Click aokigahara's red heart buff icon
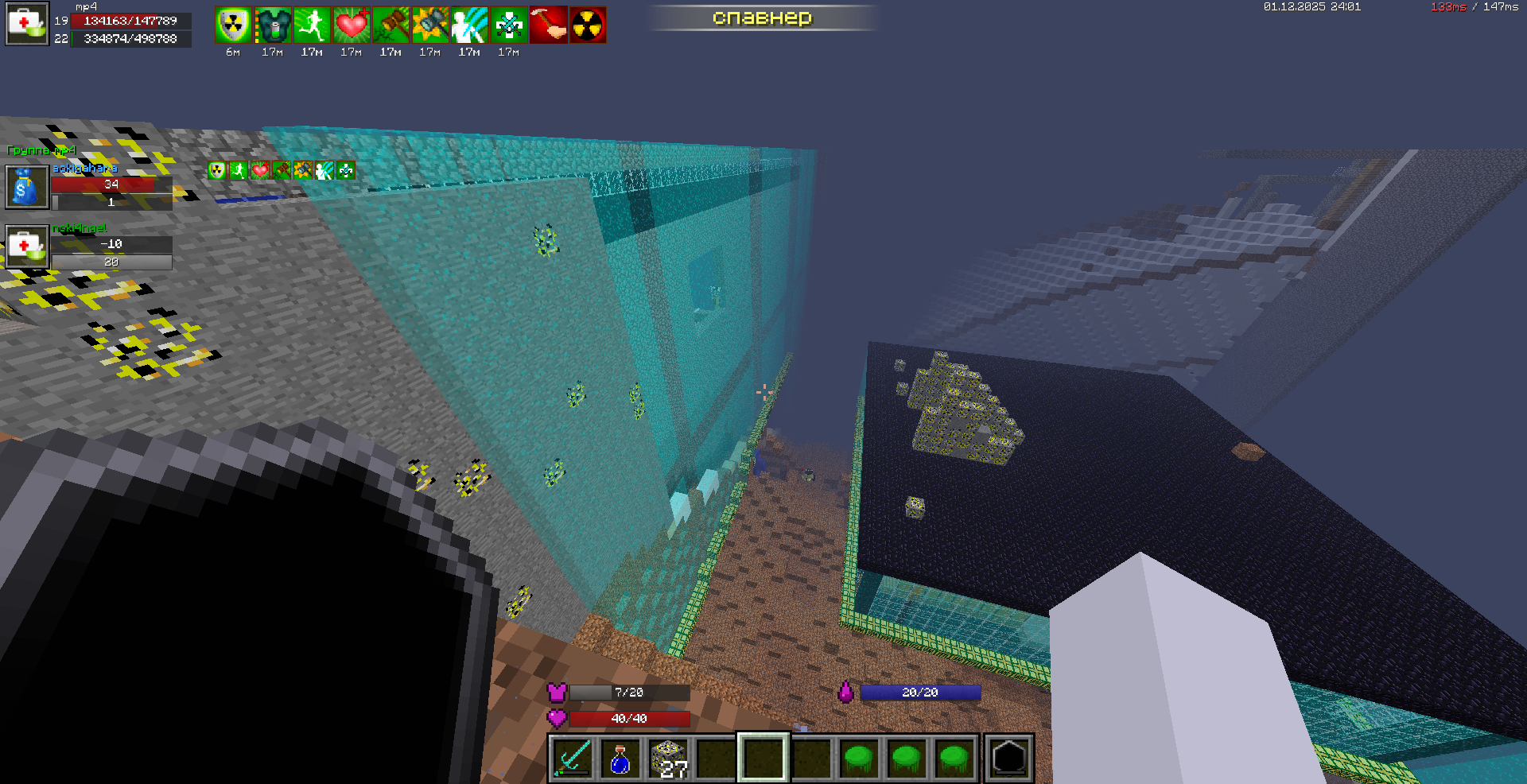Image resolution: width=1527 pixels, height=784 pixels. (260, 170)
